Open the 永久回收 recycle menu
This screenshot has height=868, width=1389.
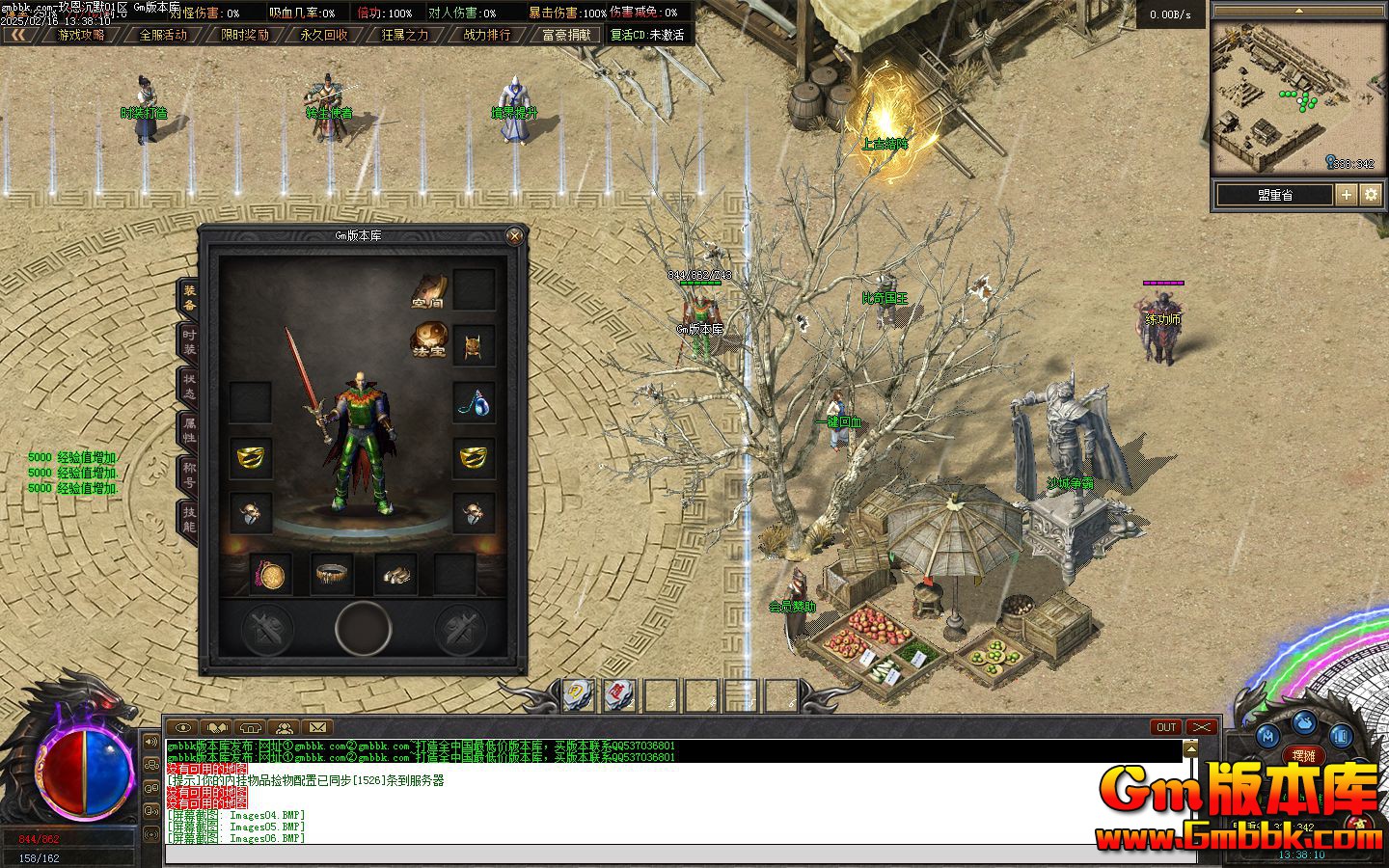click(324, 35)
